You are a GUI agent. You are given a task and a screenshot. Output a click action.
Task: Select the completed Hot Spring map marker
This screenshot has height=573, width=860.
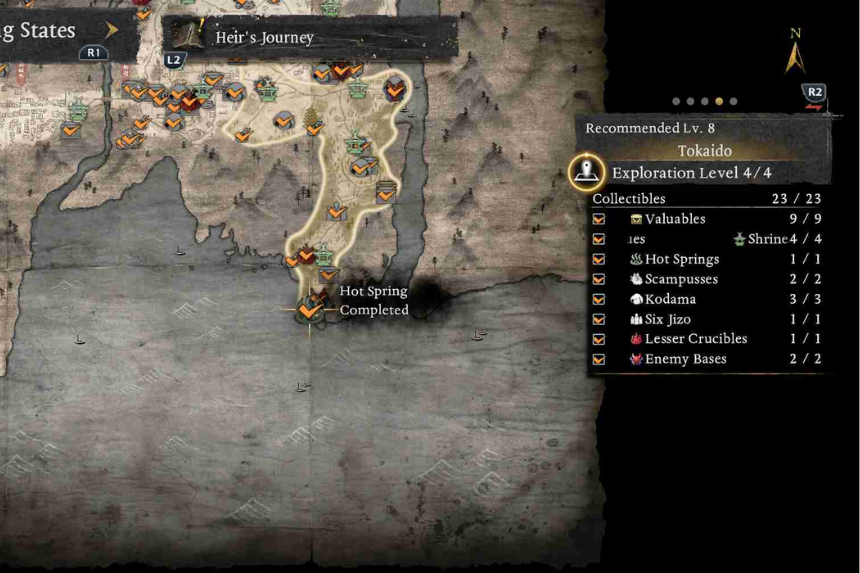click(310, 311)
